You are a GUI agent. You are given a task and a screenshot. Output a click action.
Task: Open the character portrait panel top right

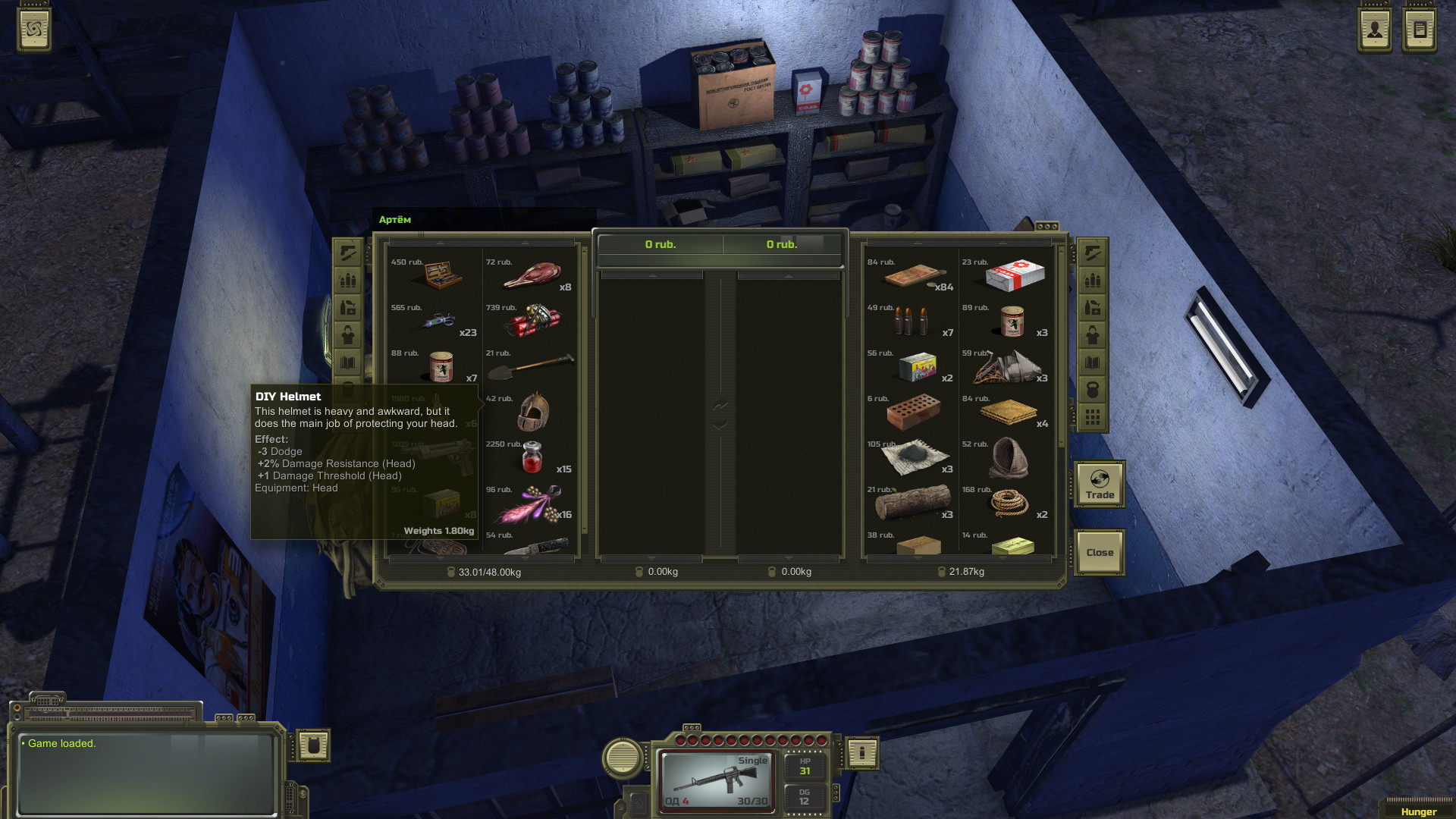tap(1374, 29)
